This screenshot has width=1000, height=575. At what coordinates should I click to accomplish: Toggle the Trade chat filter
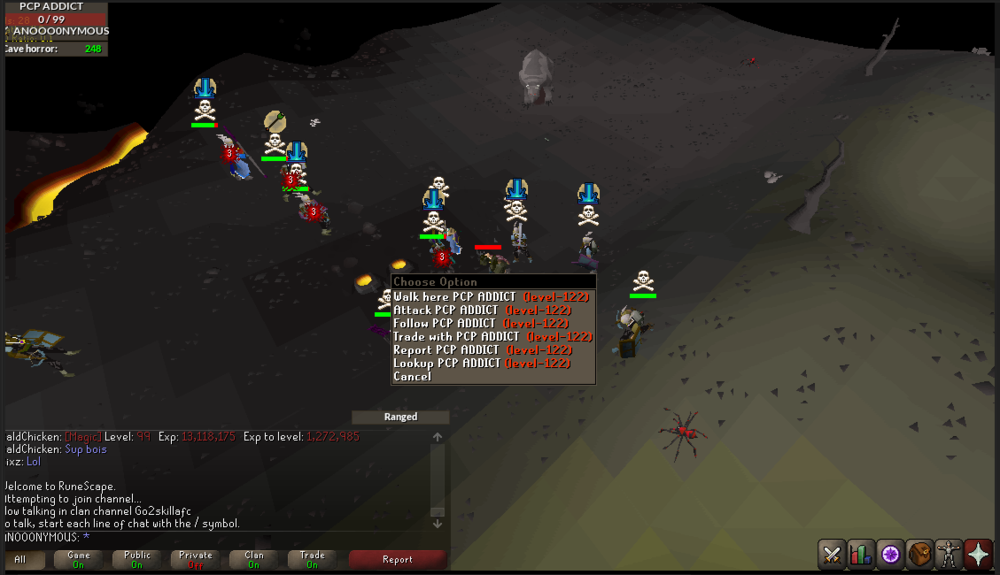point(312,559)
